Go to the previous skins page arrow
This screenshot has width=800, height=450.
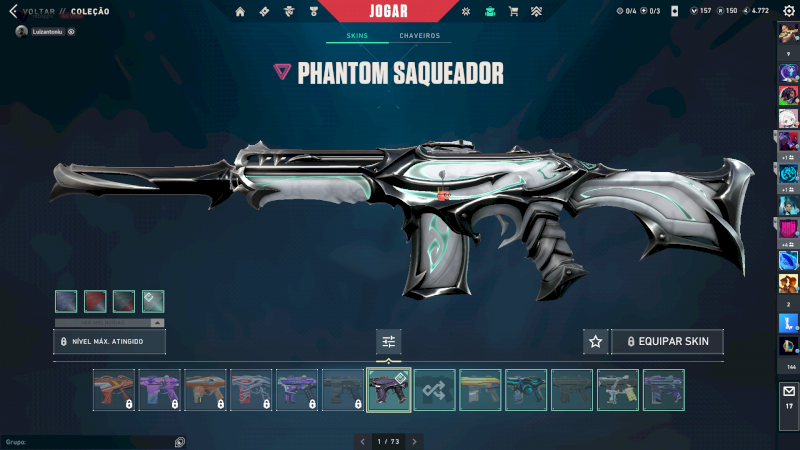pos(361,441)
